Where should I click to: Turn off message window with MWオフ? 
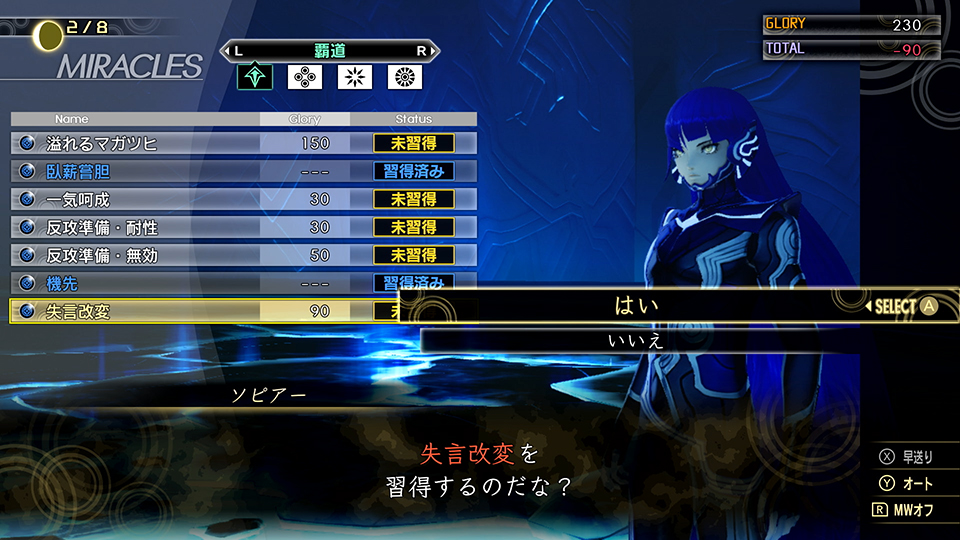(x=904, y=509)
